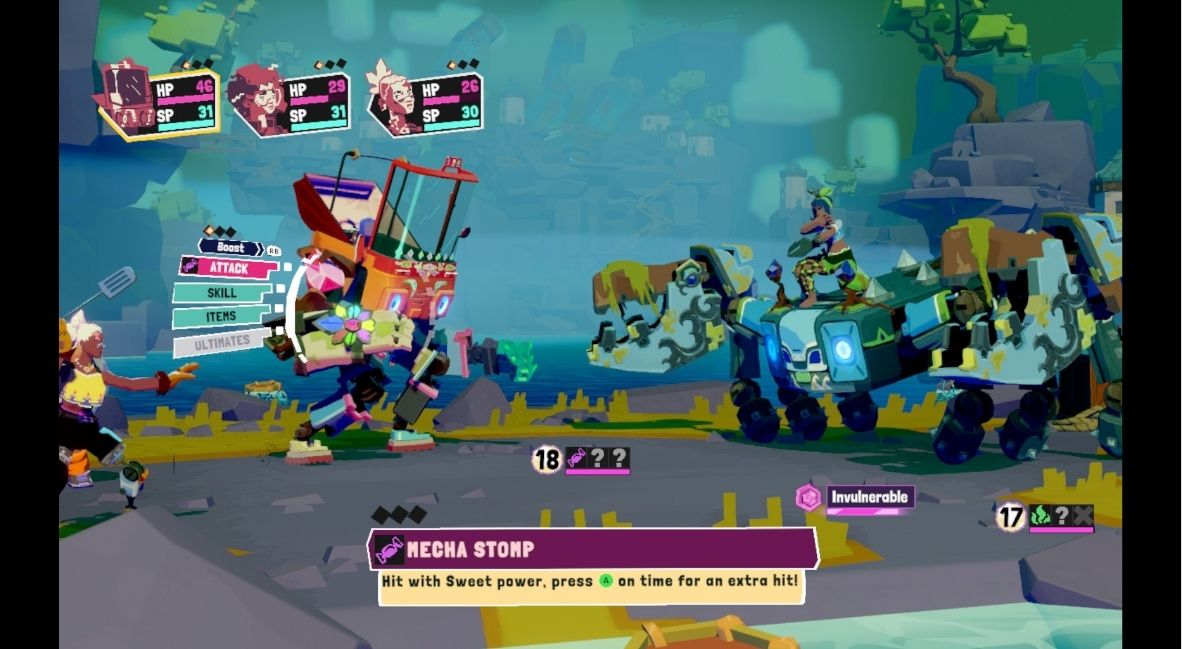Click the enemy weakness panel showing 18

tap(581, 460)
